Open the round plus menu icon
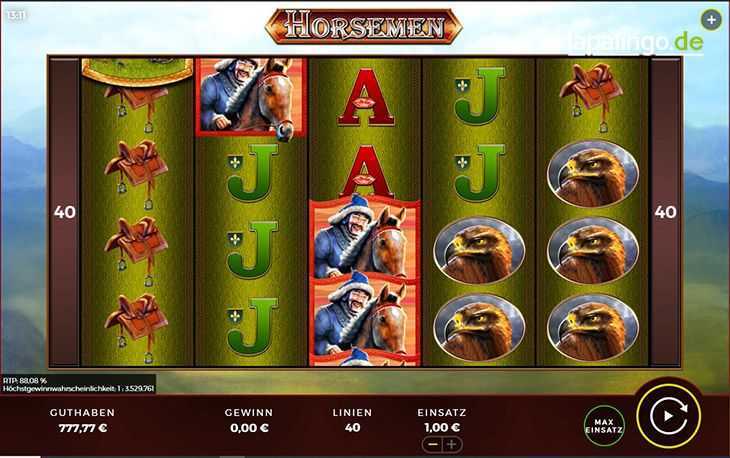This screenshot has width=730, height=458. click(710, 20)
